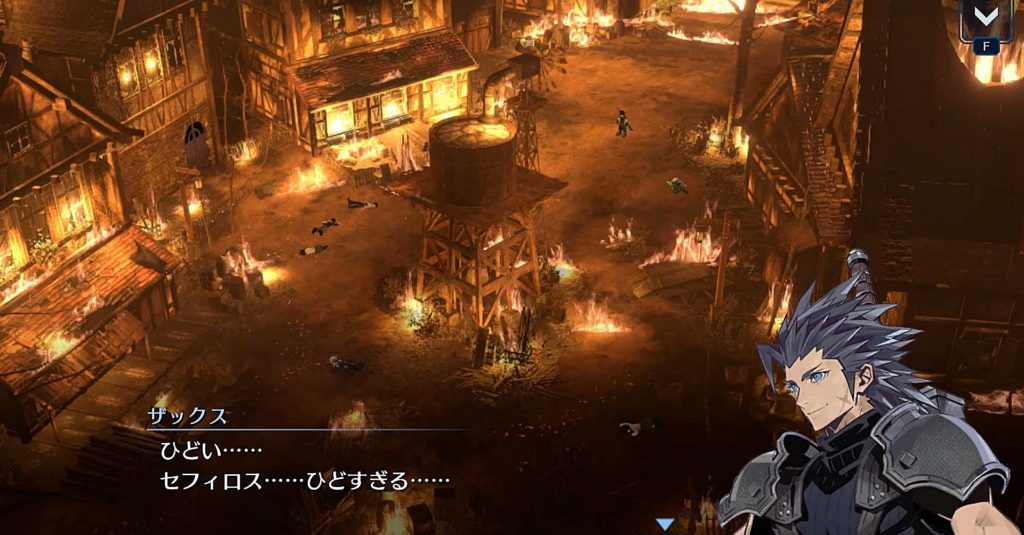Advance dialogue with the blue arrow indicator
Image resolution: width=1024 pixels, height=535 pixels.
(665, 524)
